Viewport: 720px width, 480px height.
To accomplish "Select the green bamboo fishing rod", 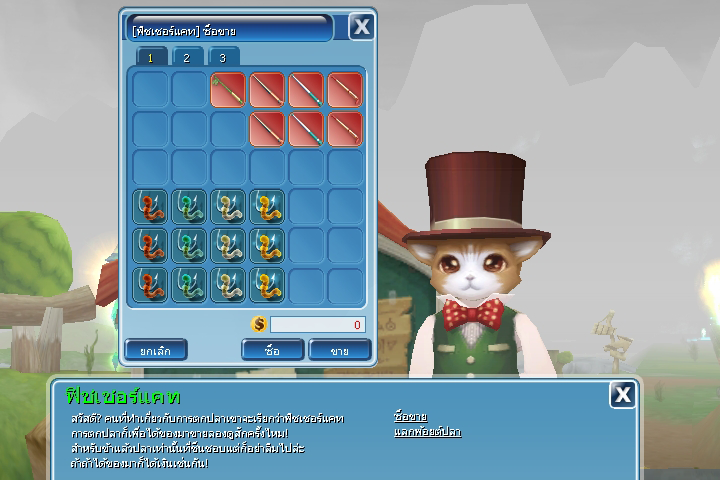I will [x=228, y=90].
